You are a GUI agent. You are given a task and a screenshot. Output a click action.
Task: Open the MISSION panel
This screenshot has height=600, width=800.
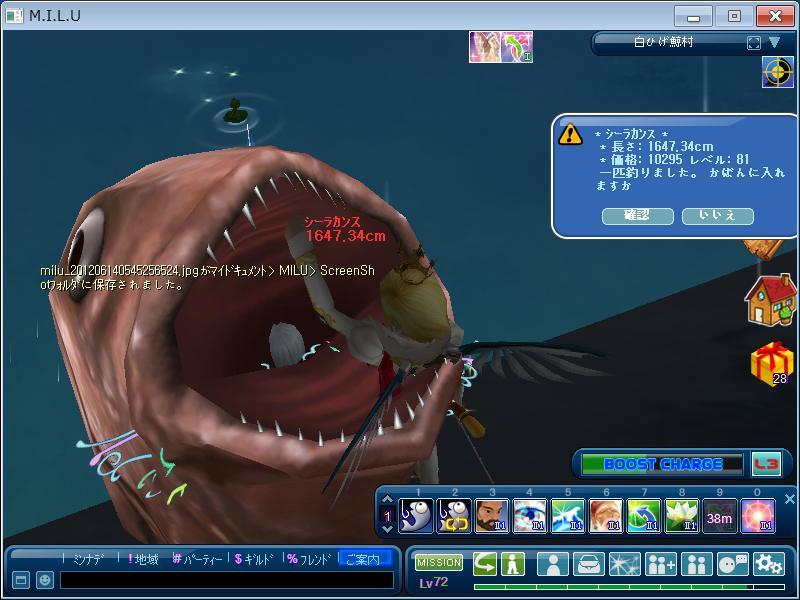pyautogui.click(x=438, y=563)
